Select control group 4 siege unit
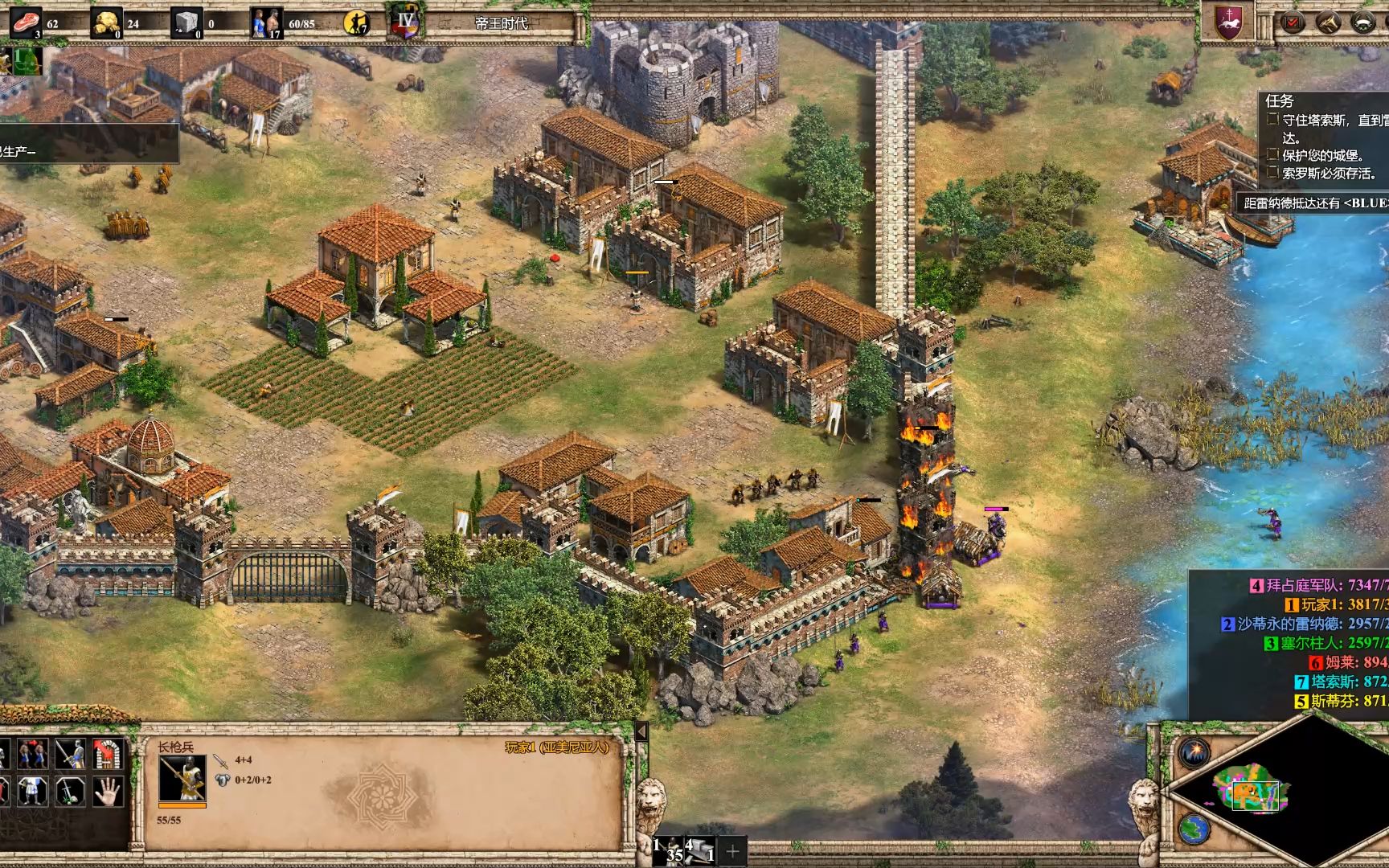The width and height of the screenshot is (1389, 868). pyautogui.click(x=701, y=850)
